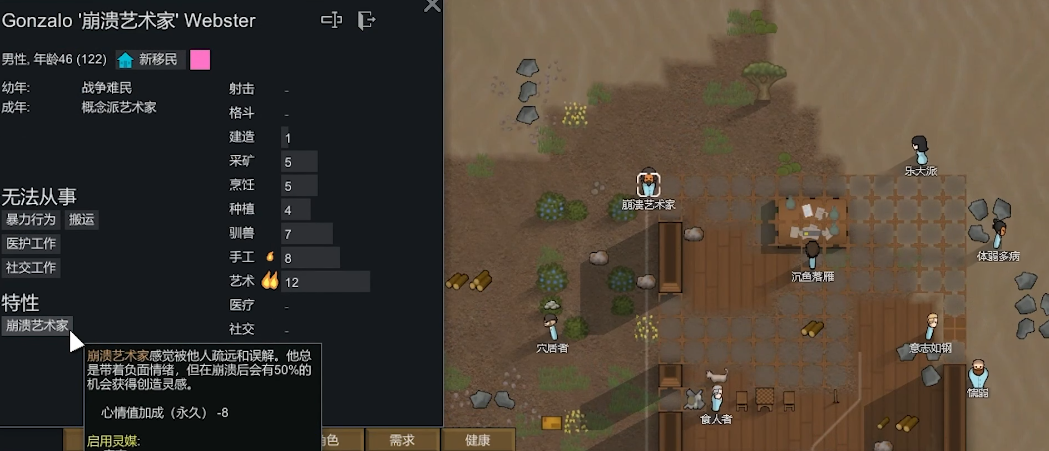Switch to the 需求 tab

[402, 440]
